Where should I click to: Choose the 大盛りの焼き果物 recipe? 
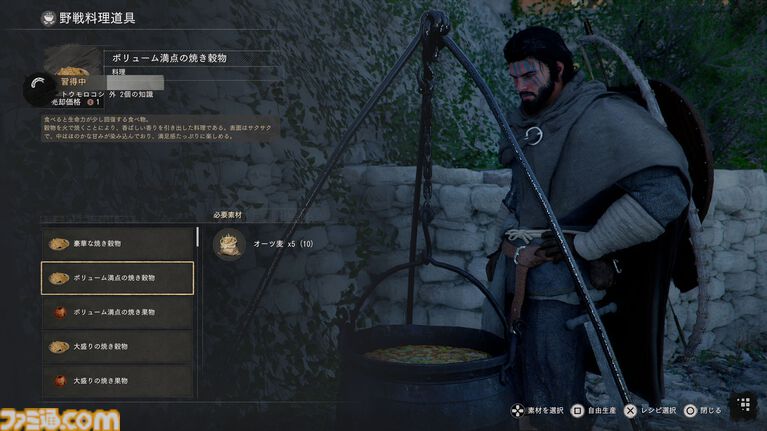pos(118,380)
